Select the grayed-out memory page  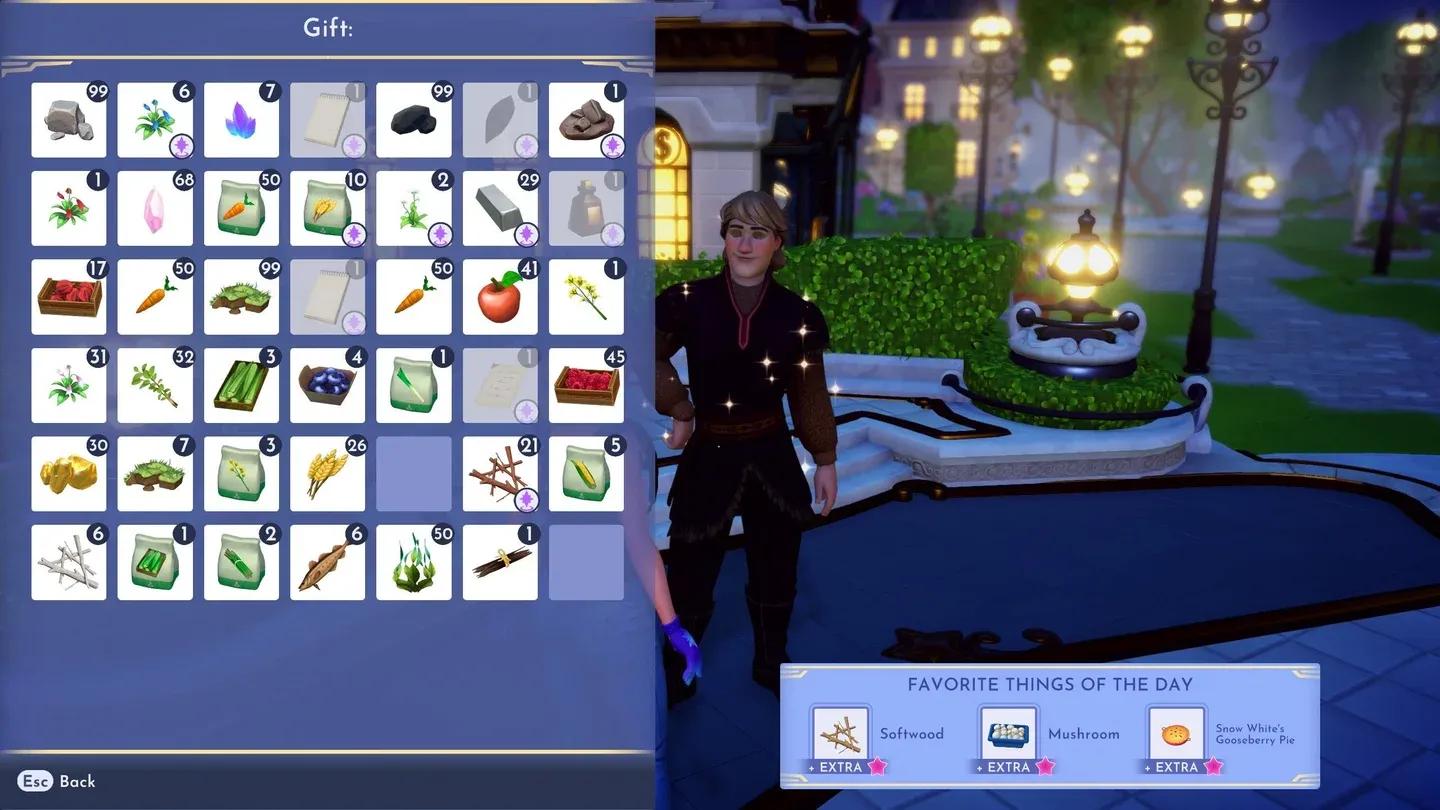pos(327,120)
